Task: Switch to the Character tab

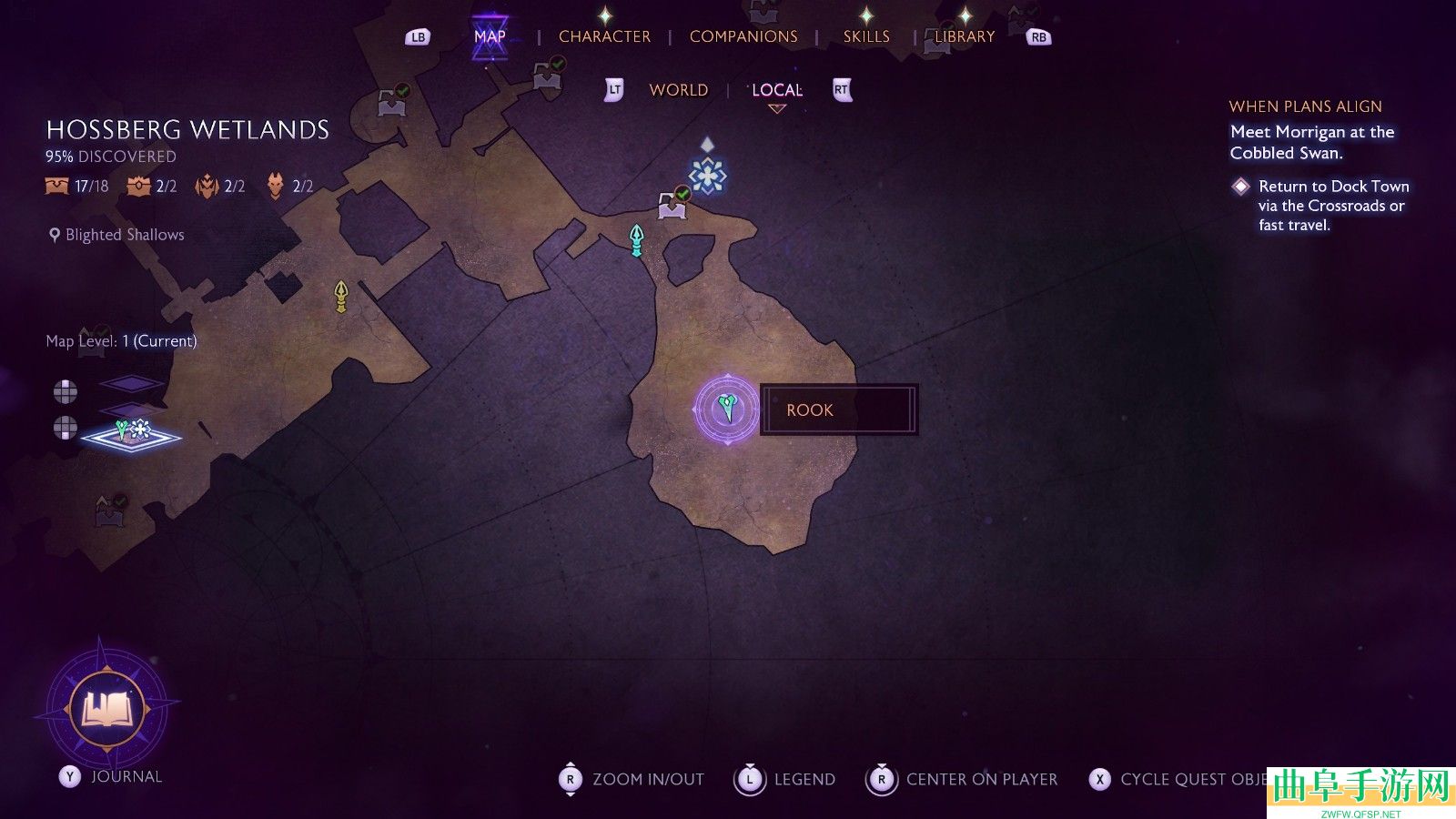Action: tap(604, 36)
